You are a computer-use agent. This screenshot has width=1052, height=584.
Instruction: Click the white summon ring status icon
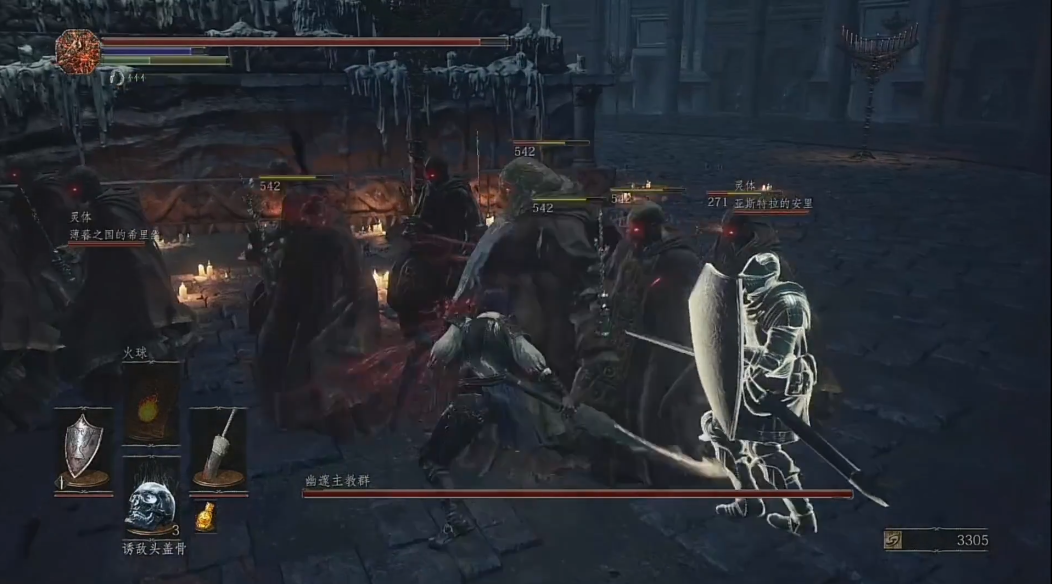pyautogui.click(x=117, y=76)
